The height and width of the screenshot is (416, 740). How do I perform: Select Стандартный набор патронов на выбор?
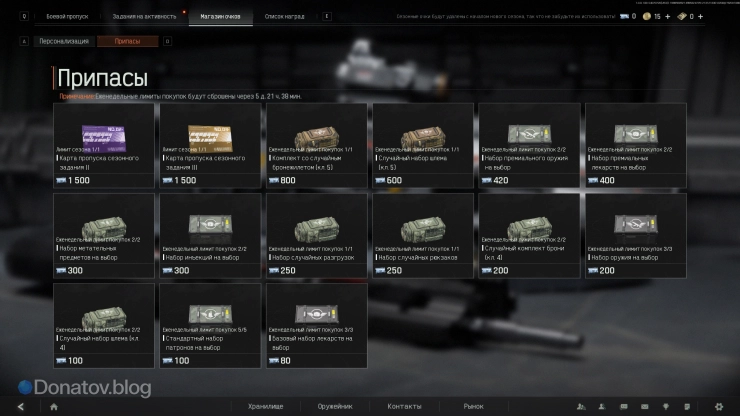pos(209,324)
